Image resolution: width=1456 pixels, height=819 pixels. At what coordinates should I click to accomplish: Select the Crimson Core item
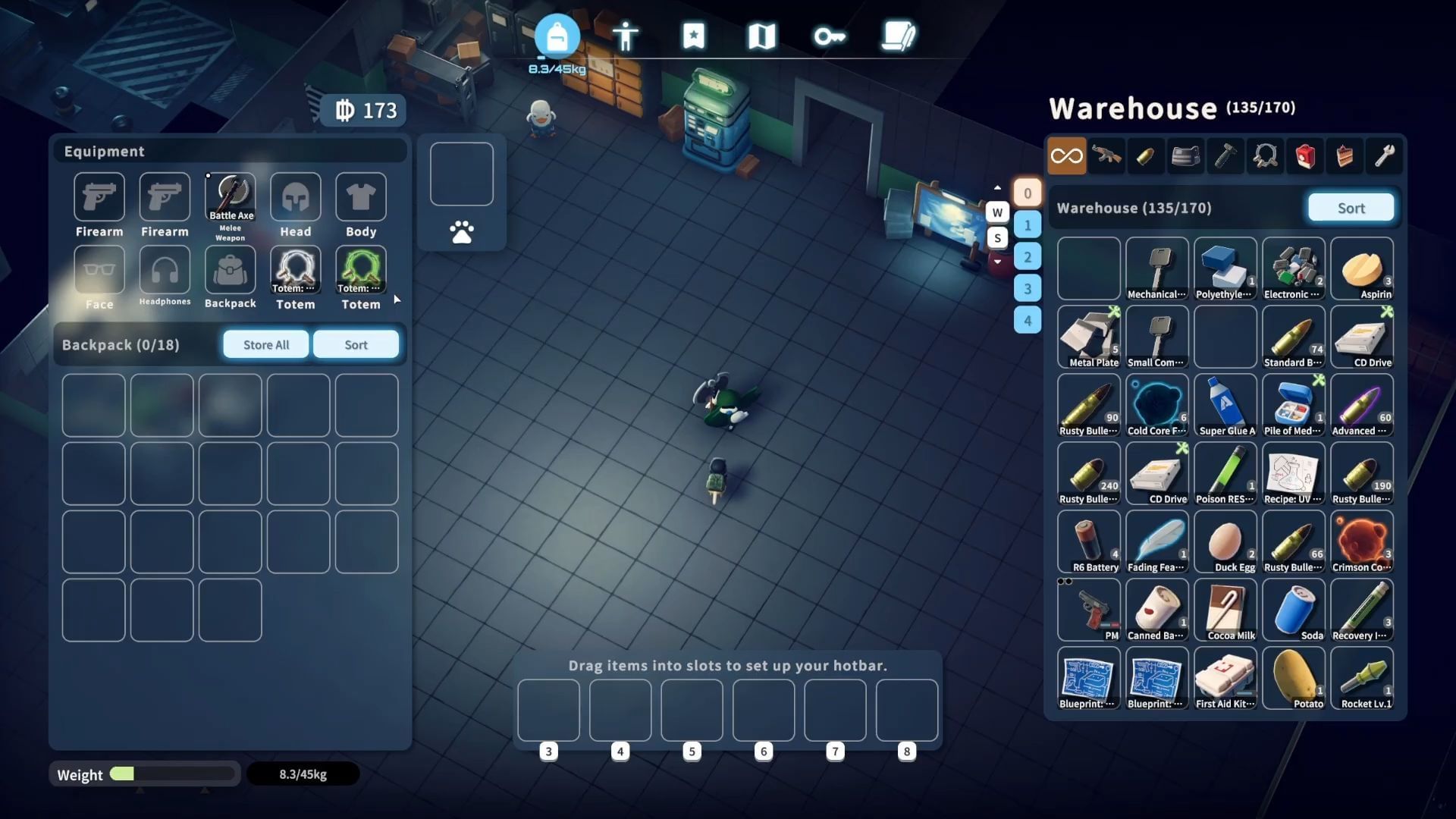click(x=1362, y=542)
